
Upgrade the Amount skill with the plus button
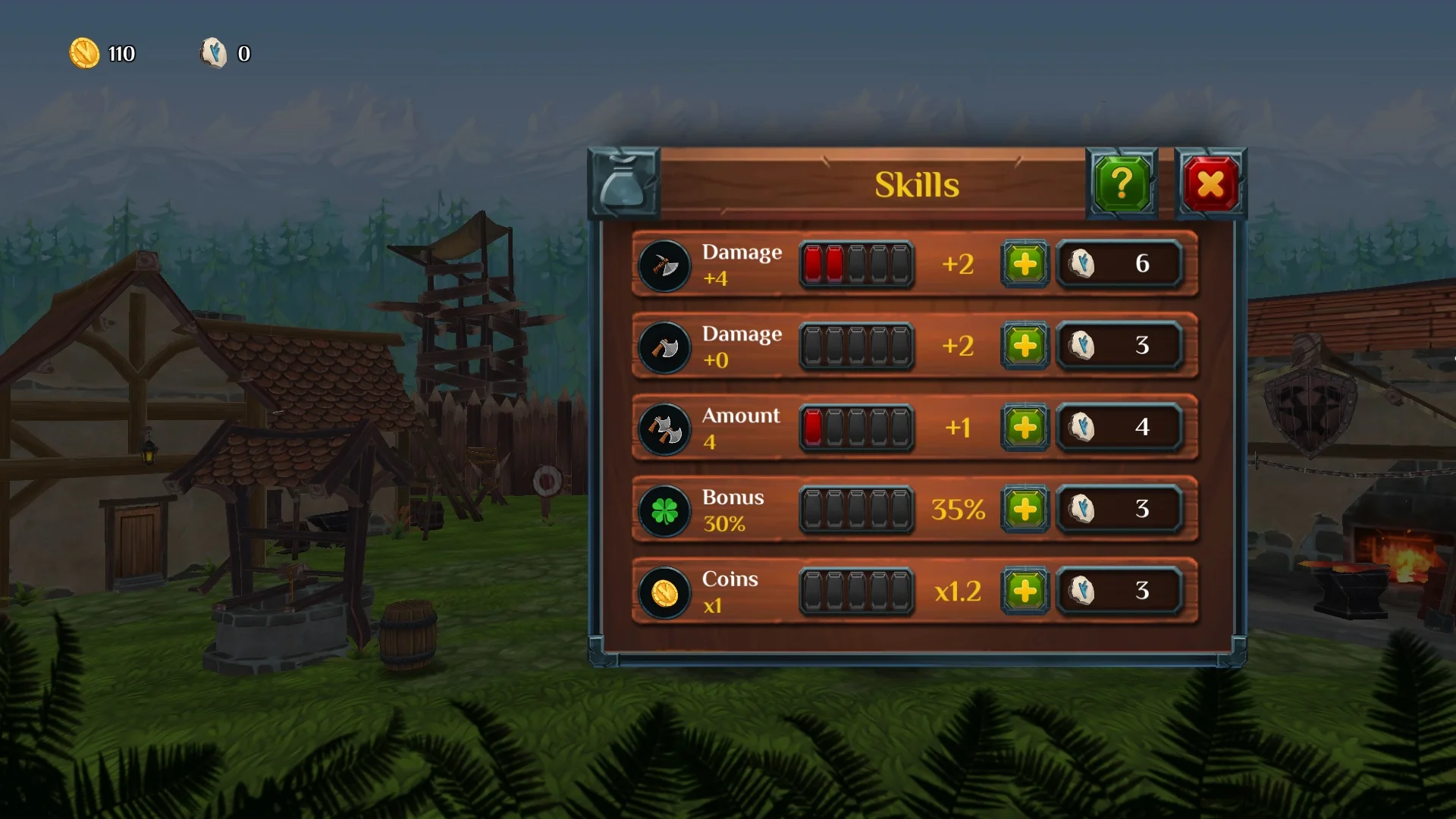coord(1025,428)
